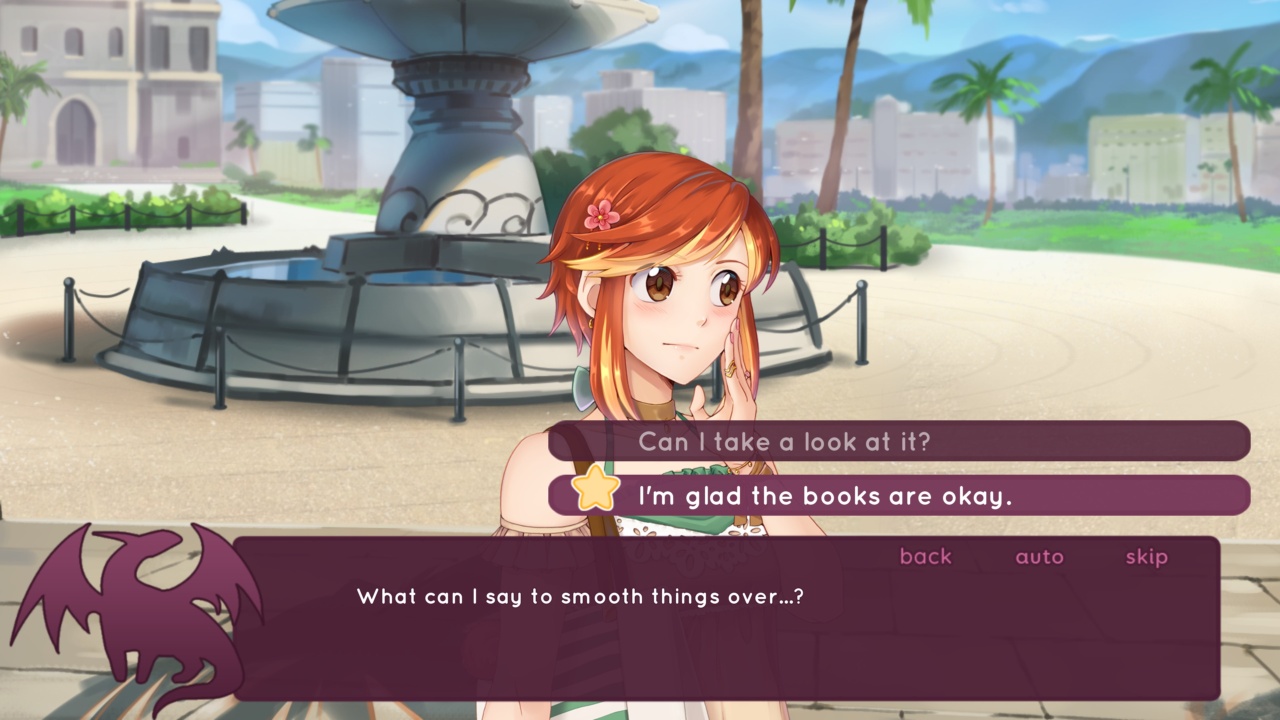Expand the dialogue history using back
1280x720 pixels.
click(x=924, y=557)
